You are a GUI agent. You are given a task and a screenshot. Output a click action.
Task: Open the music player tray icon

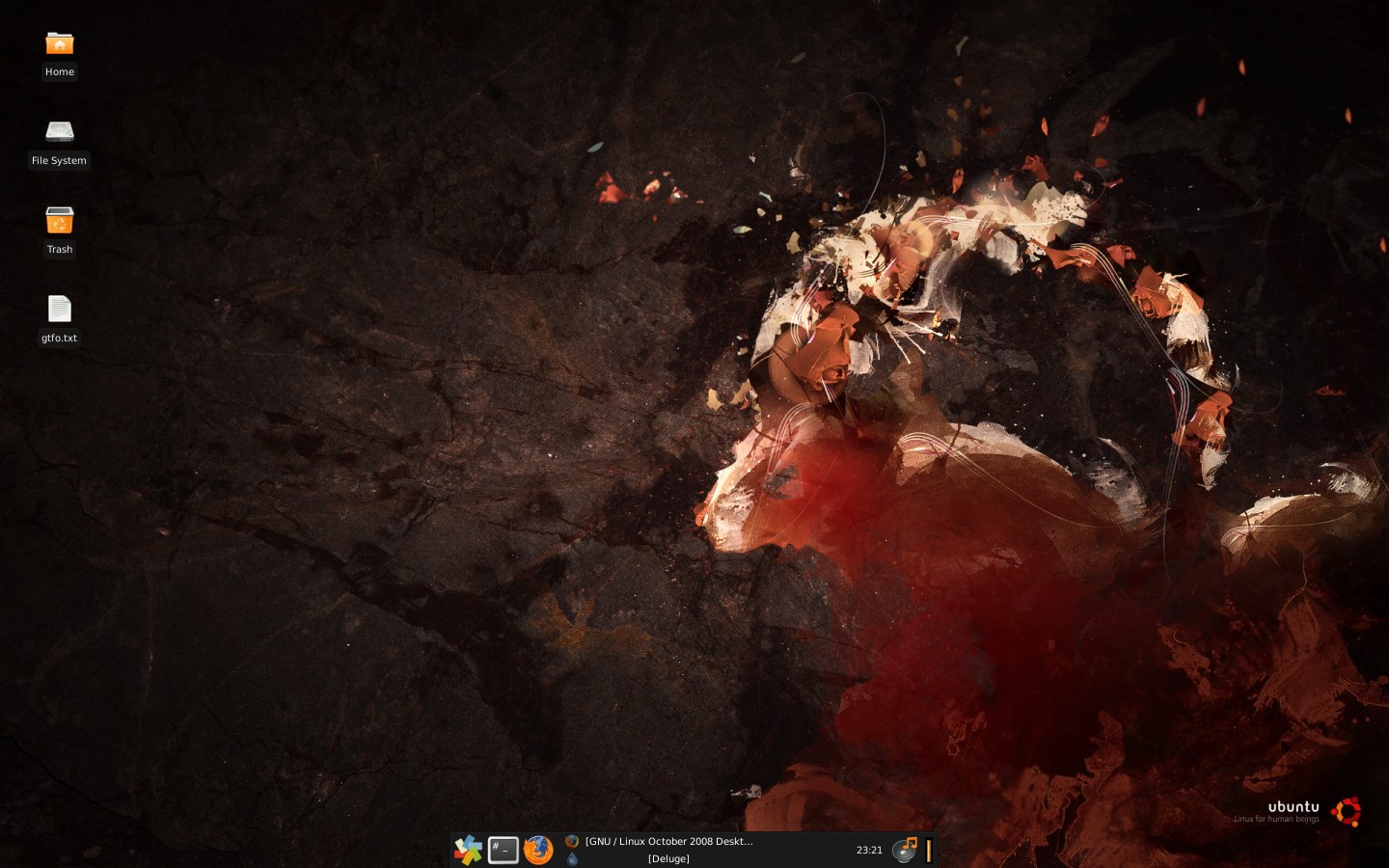[905, 850]
